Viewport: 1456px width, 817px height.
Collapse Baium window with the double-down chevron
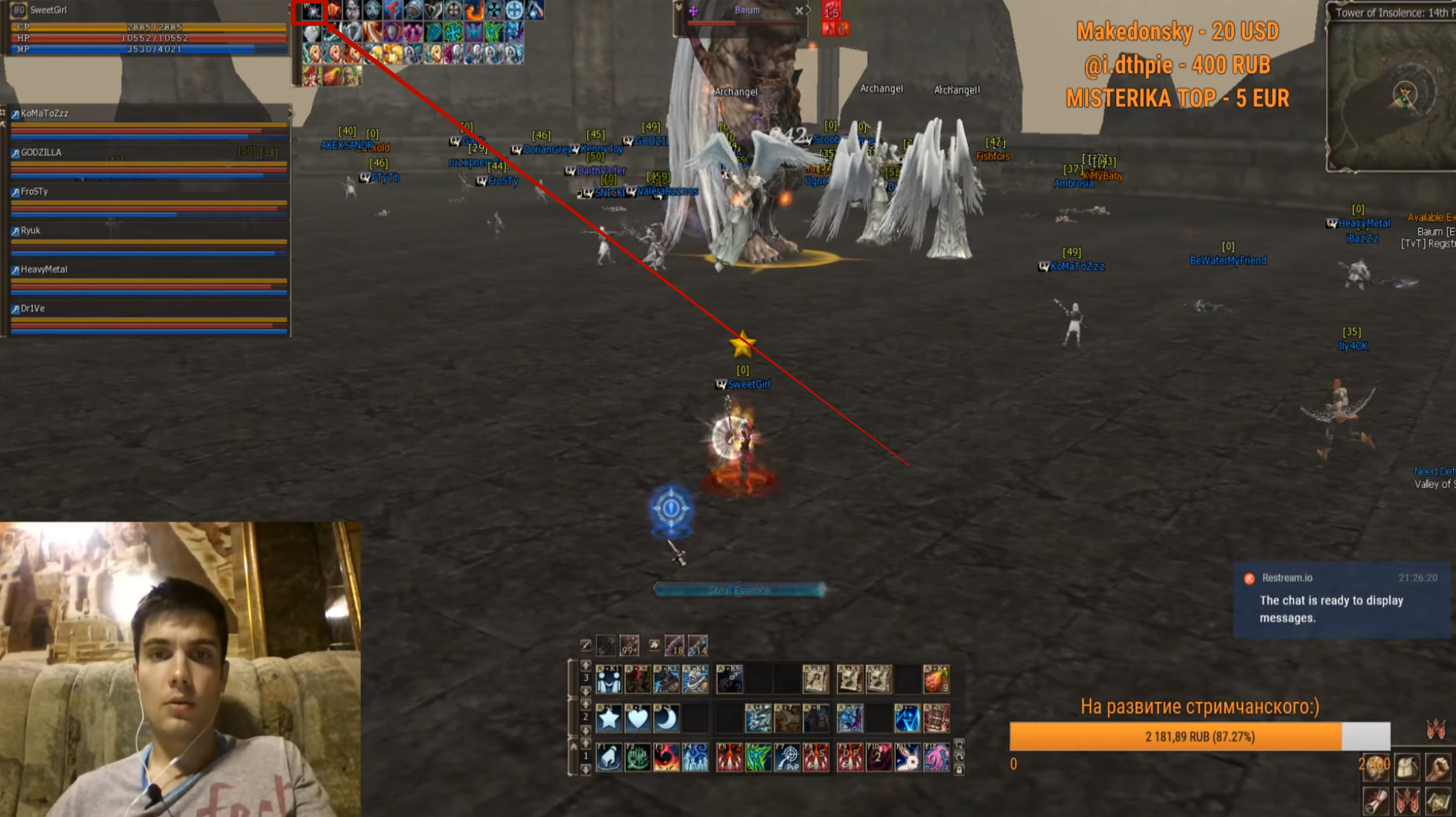(x=679, y=8)
